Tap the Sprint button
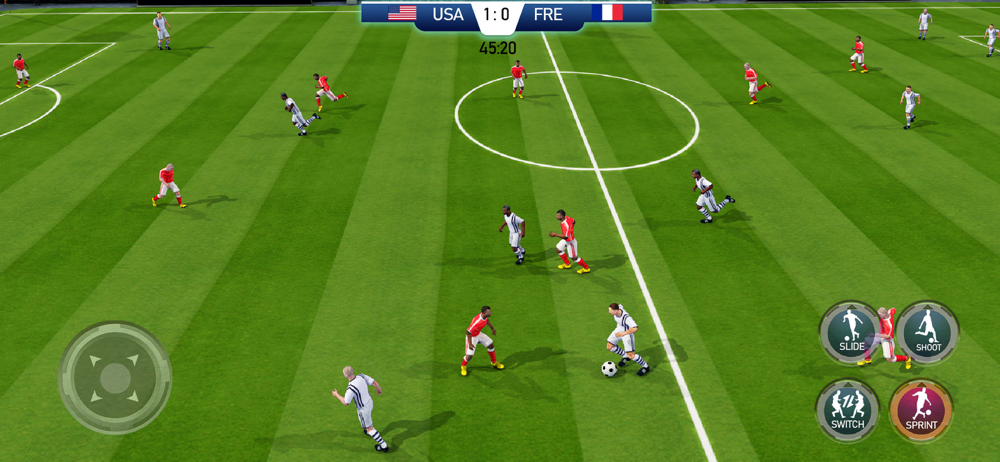This screenshot has width=1000, height=462. click(x=921, y=410)
